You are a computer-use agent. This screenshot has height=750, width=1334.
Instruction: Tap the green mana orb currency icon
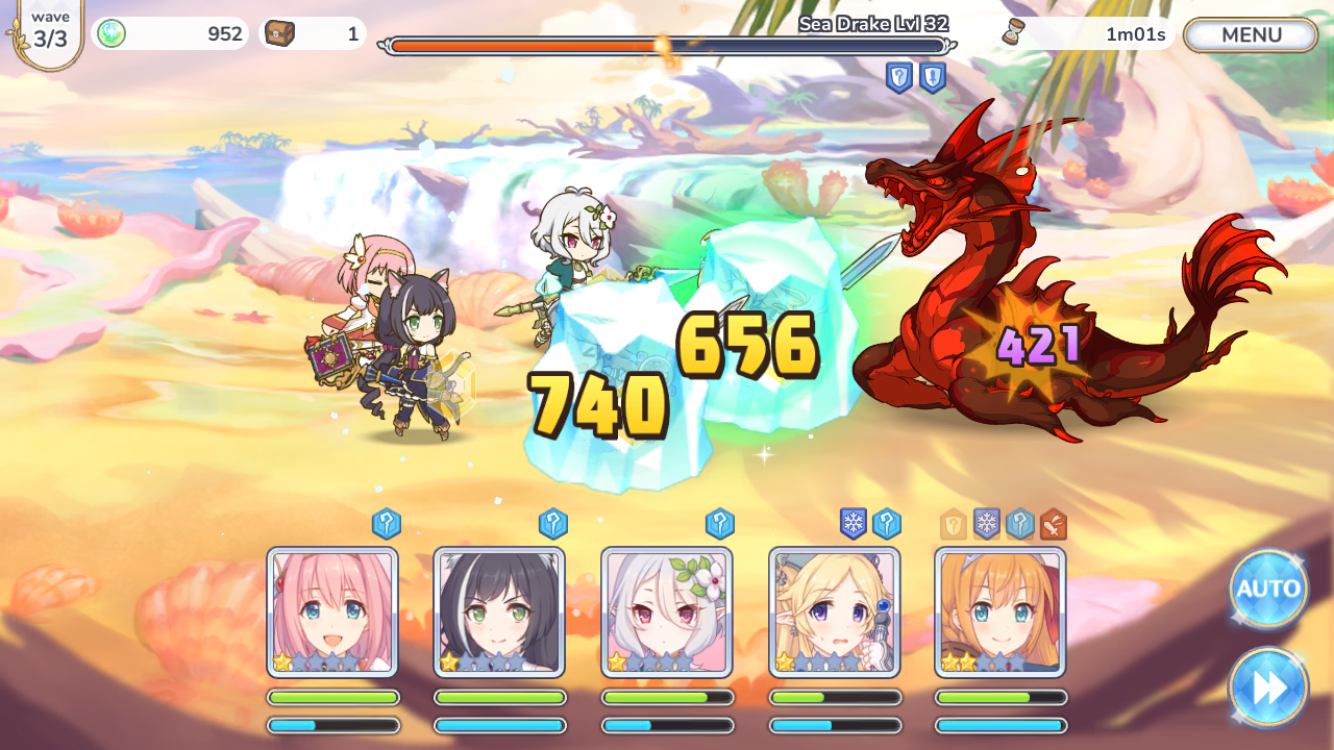tap(113, 33)
